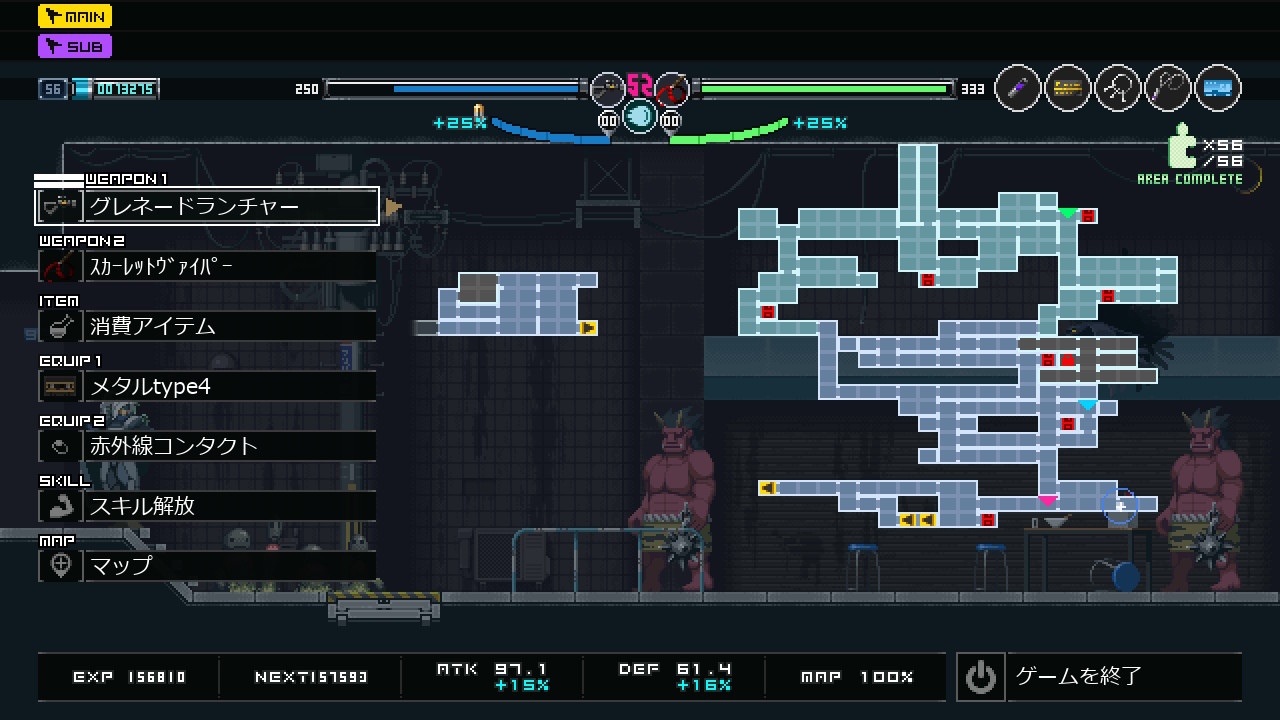Select the pink triangle map marker
Screen dimensions: 1280x720
click(x=1047, y=500)
